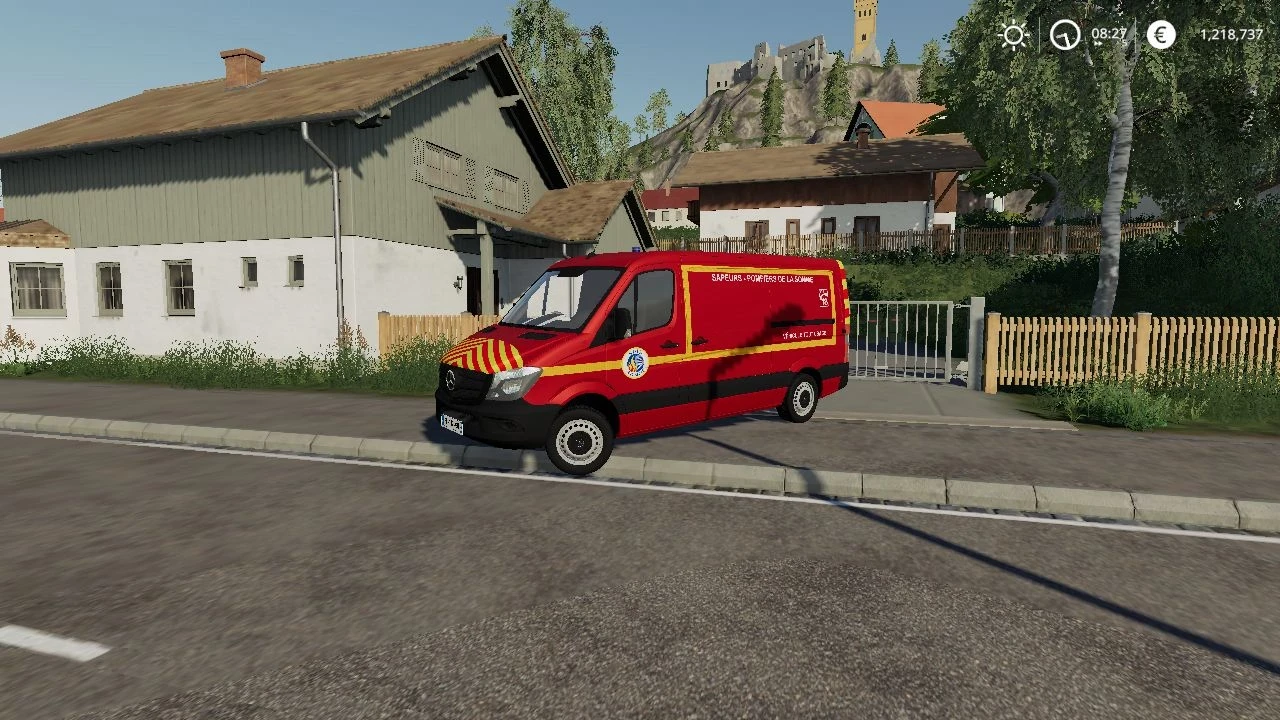Click the SDIS 80 circular emblem on the door
Image resolution: width=1280 pixels, height=720 pixels.
click(x=636, y=362)
